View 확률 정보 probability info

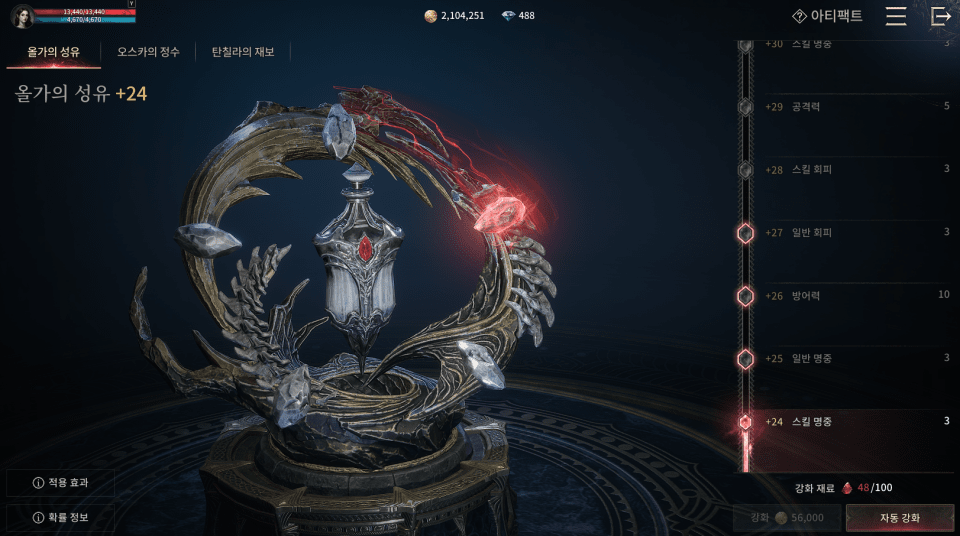(61, 518)
